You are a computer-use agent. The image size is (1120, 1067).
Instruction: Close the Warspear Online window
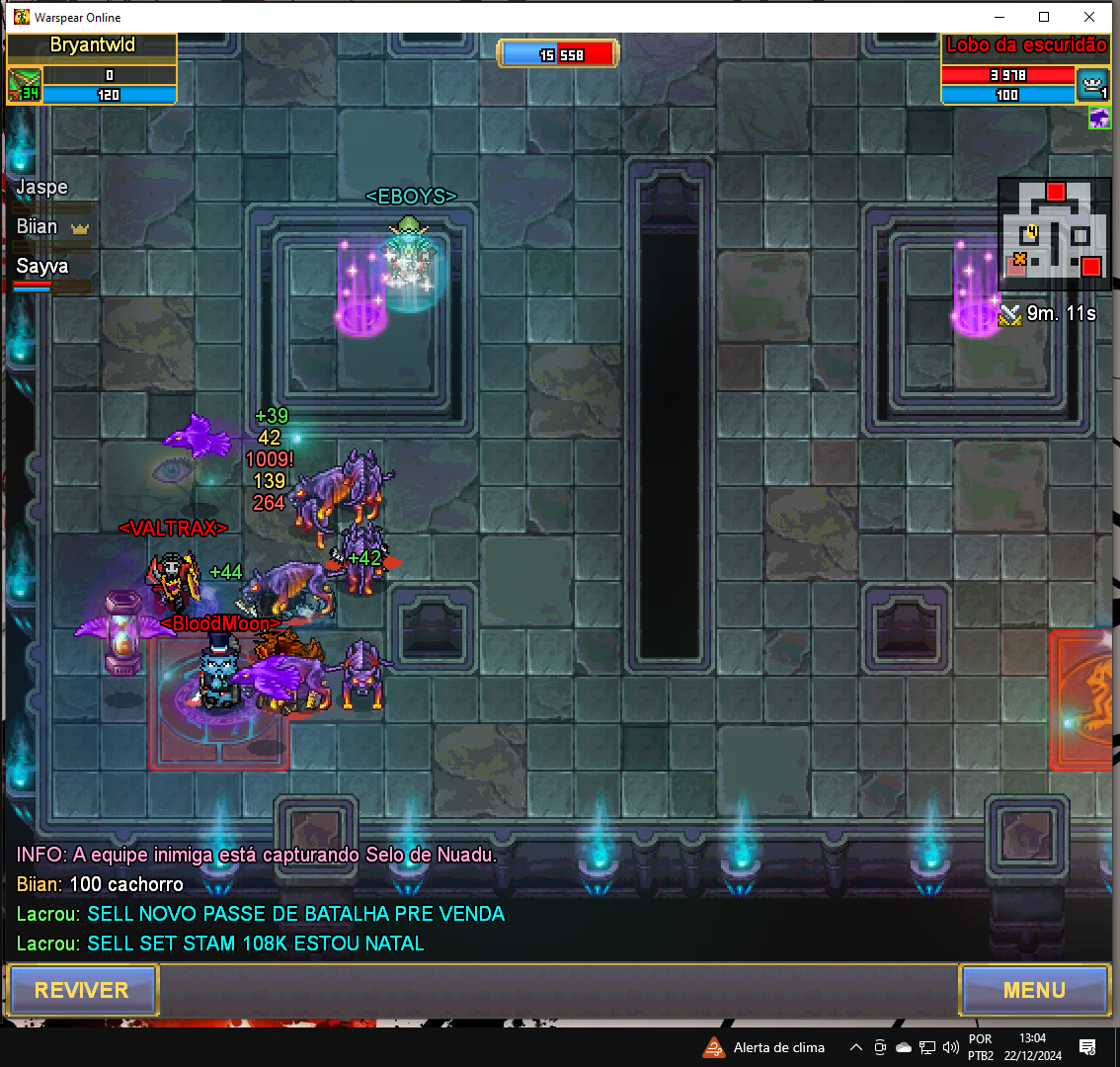click(x=1089, y=17)
